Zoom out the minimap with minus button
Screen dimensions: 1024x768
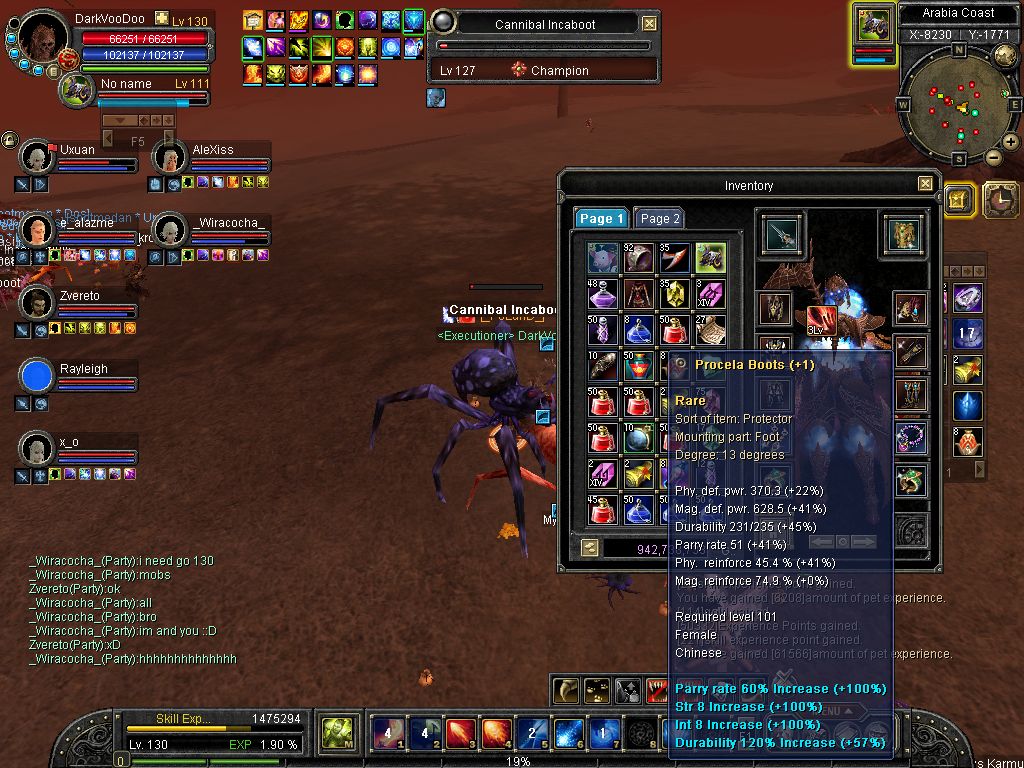(x=994, y=157)
